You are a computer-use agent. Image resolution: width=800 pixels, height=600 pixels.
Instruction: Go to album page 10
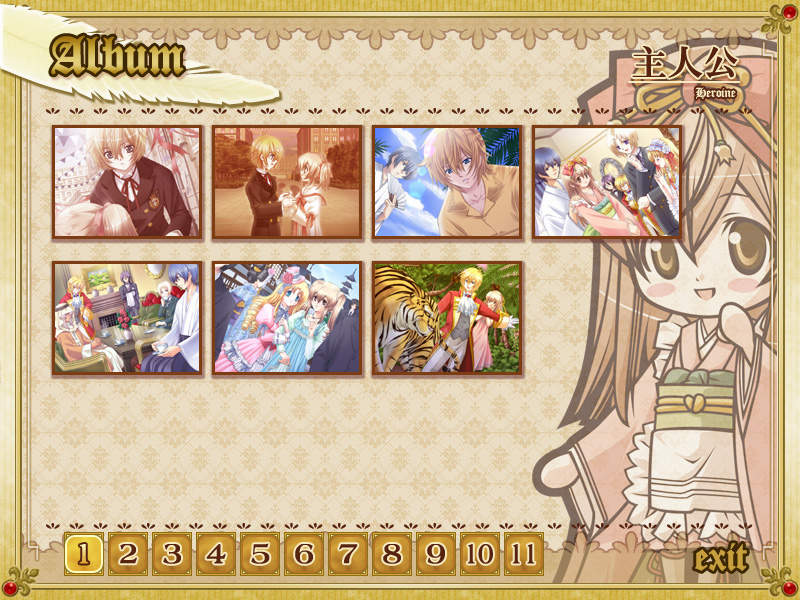click(x=480, y=553)
